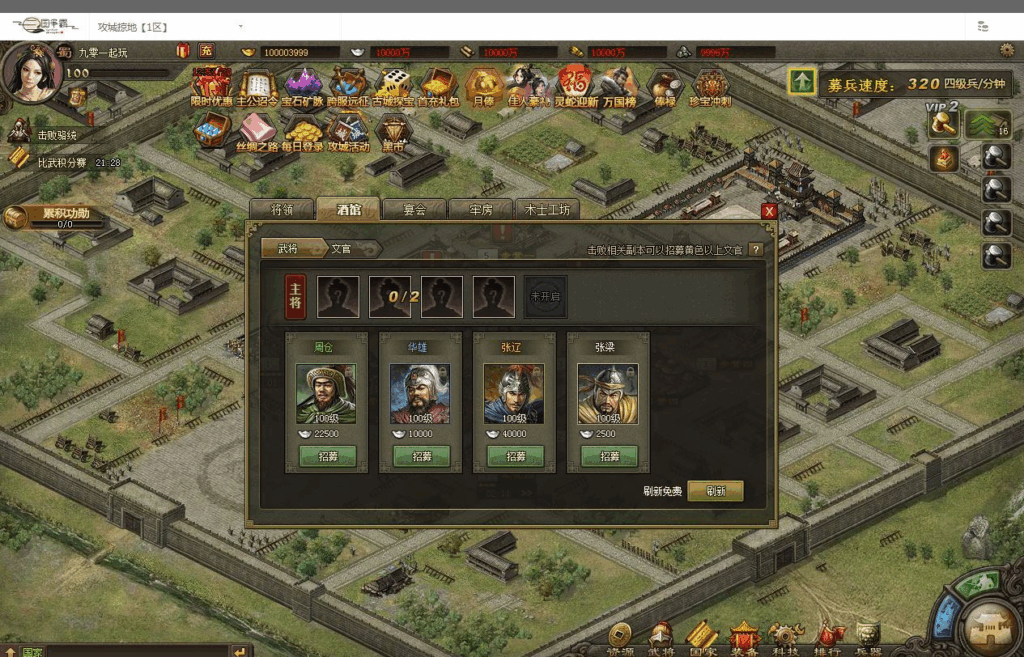Open the 限时优惠 event icon
Image resolution: width=1024 pixels, height=657 pixels.
coord(211,84)
